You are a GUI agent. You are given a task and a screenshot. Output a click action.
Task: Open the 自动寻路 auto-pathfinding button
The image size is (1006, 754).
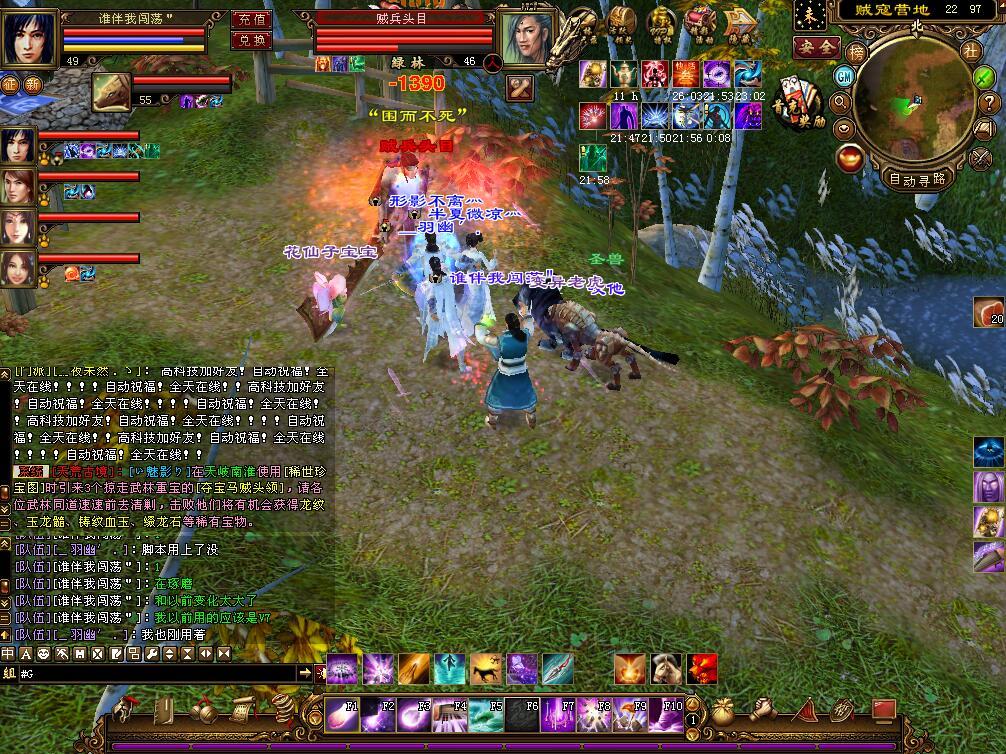pyautogui.click(x=917, y=179)
